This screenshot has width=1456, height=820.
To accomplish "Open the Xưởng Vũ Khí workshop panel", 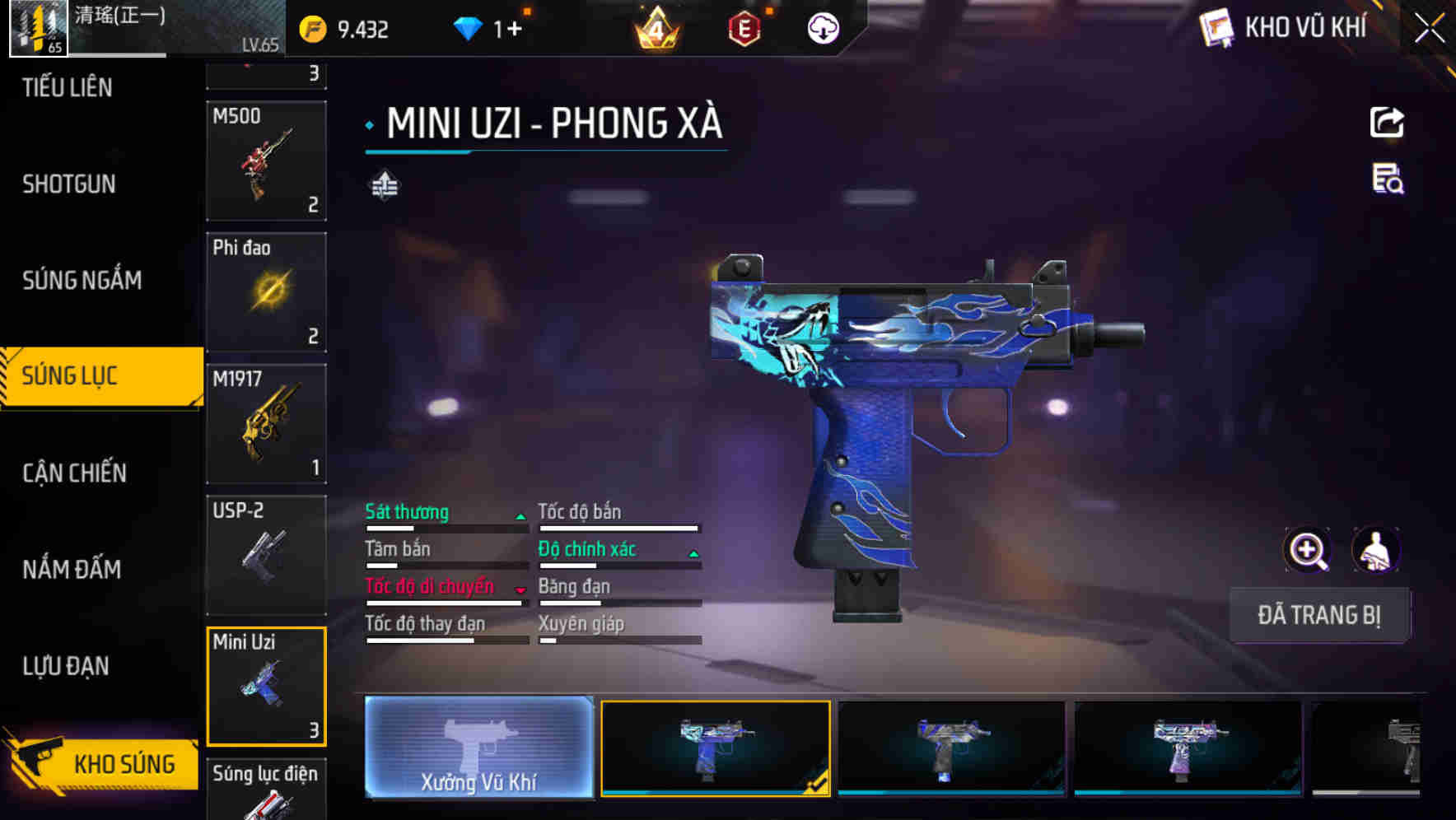I will click(478, 748).
